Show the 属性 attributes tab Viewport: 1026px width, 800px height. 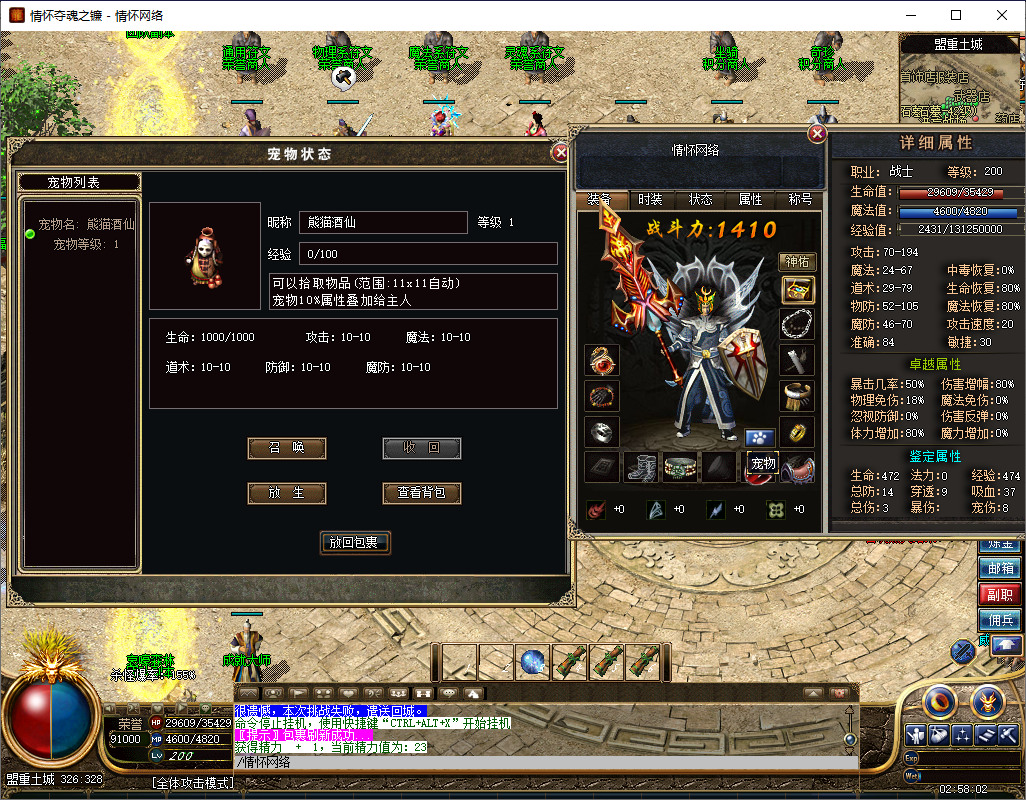[750, 200]
